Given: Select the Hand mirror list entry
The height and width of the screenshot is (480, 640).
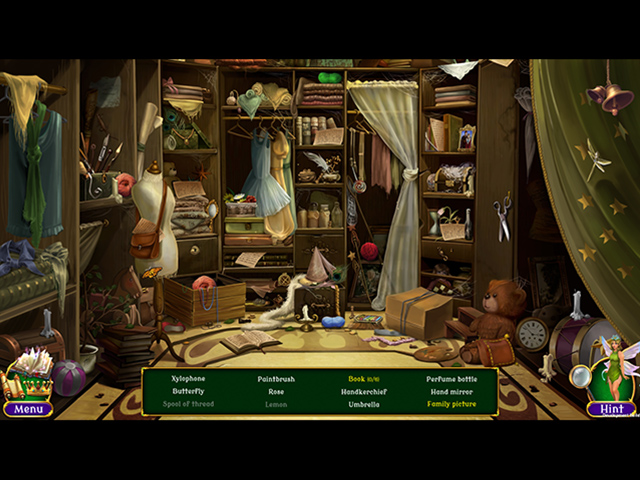Looking at the screenshot, I should 451,392.
